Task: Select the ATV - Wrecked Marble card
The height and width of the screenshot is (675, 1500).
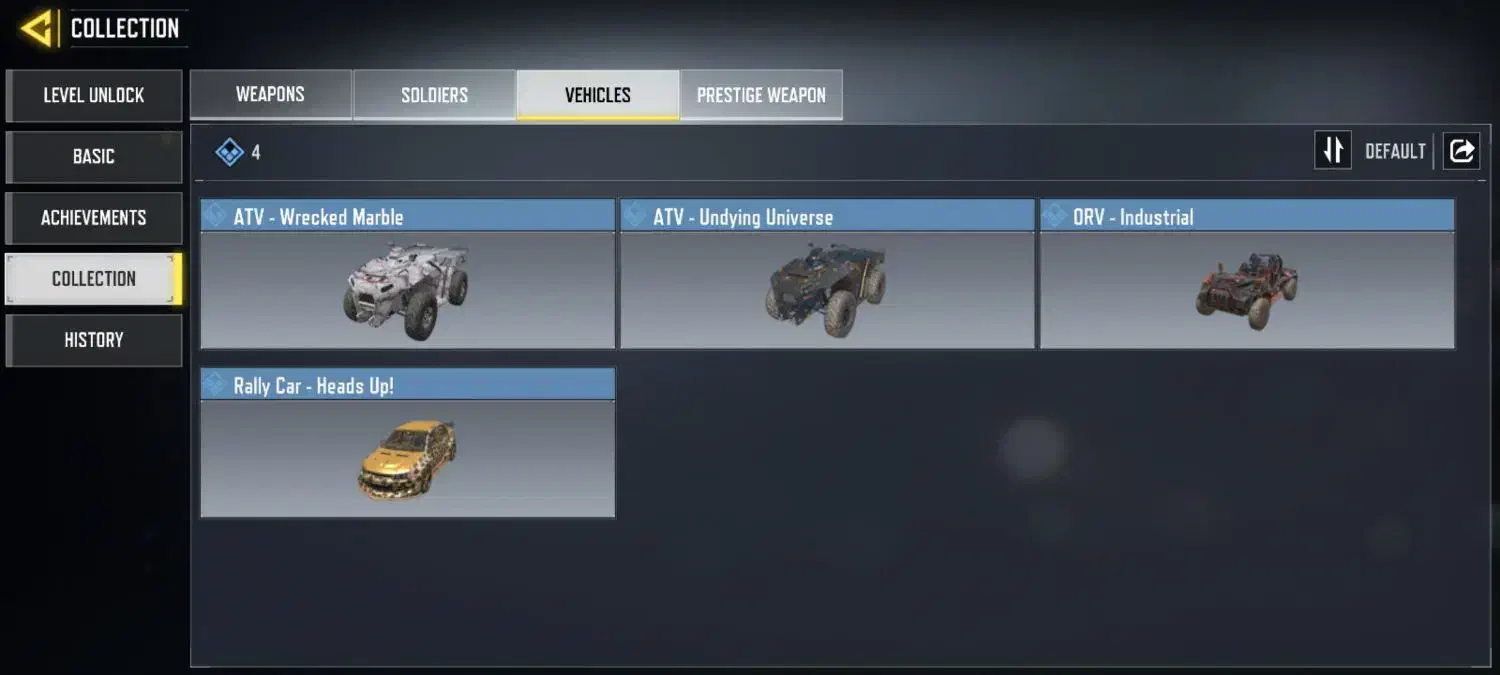Action: [x=407, y=275]
